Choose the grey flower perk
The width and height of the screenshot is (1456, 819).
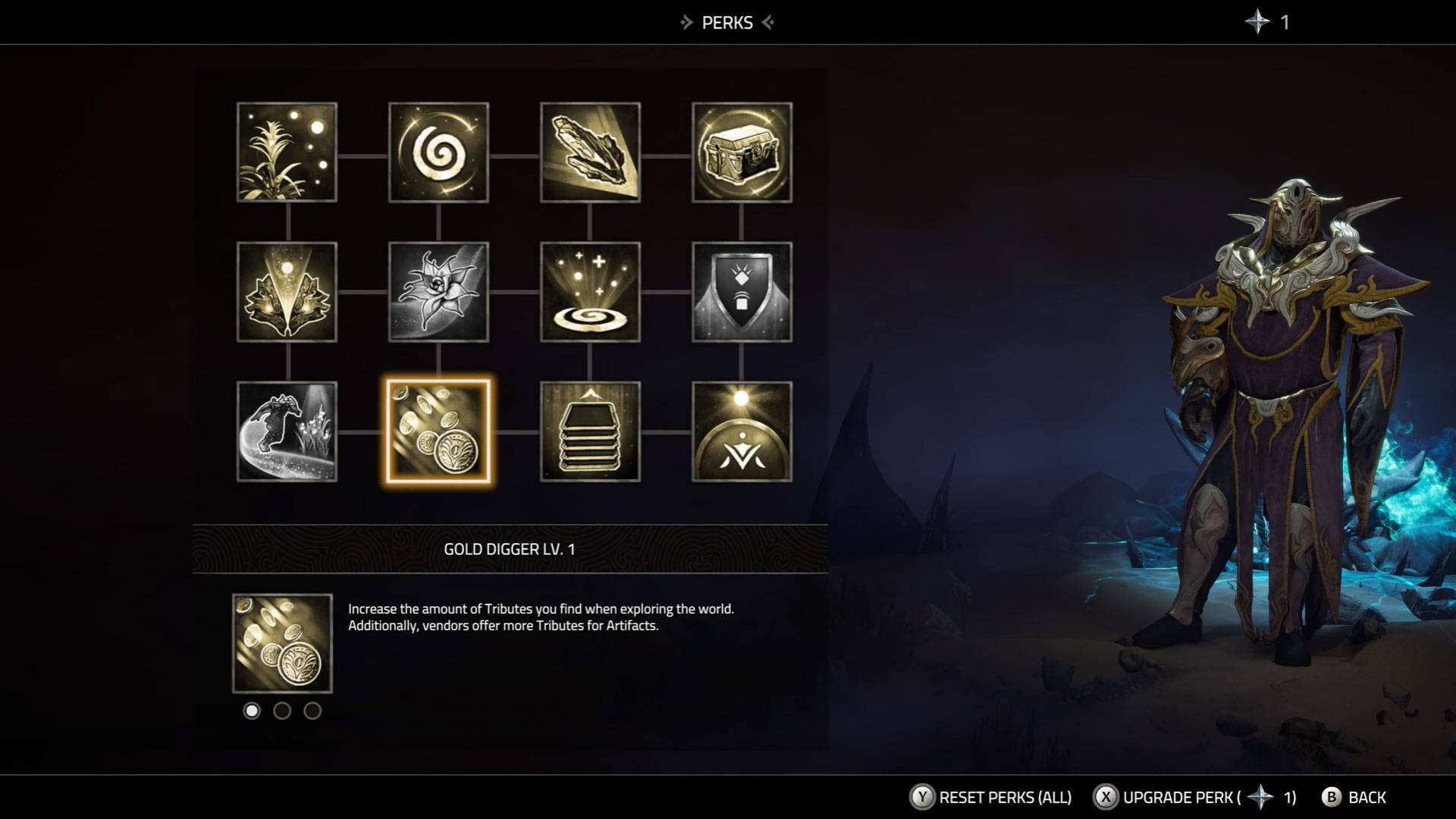point(438,292)
